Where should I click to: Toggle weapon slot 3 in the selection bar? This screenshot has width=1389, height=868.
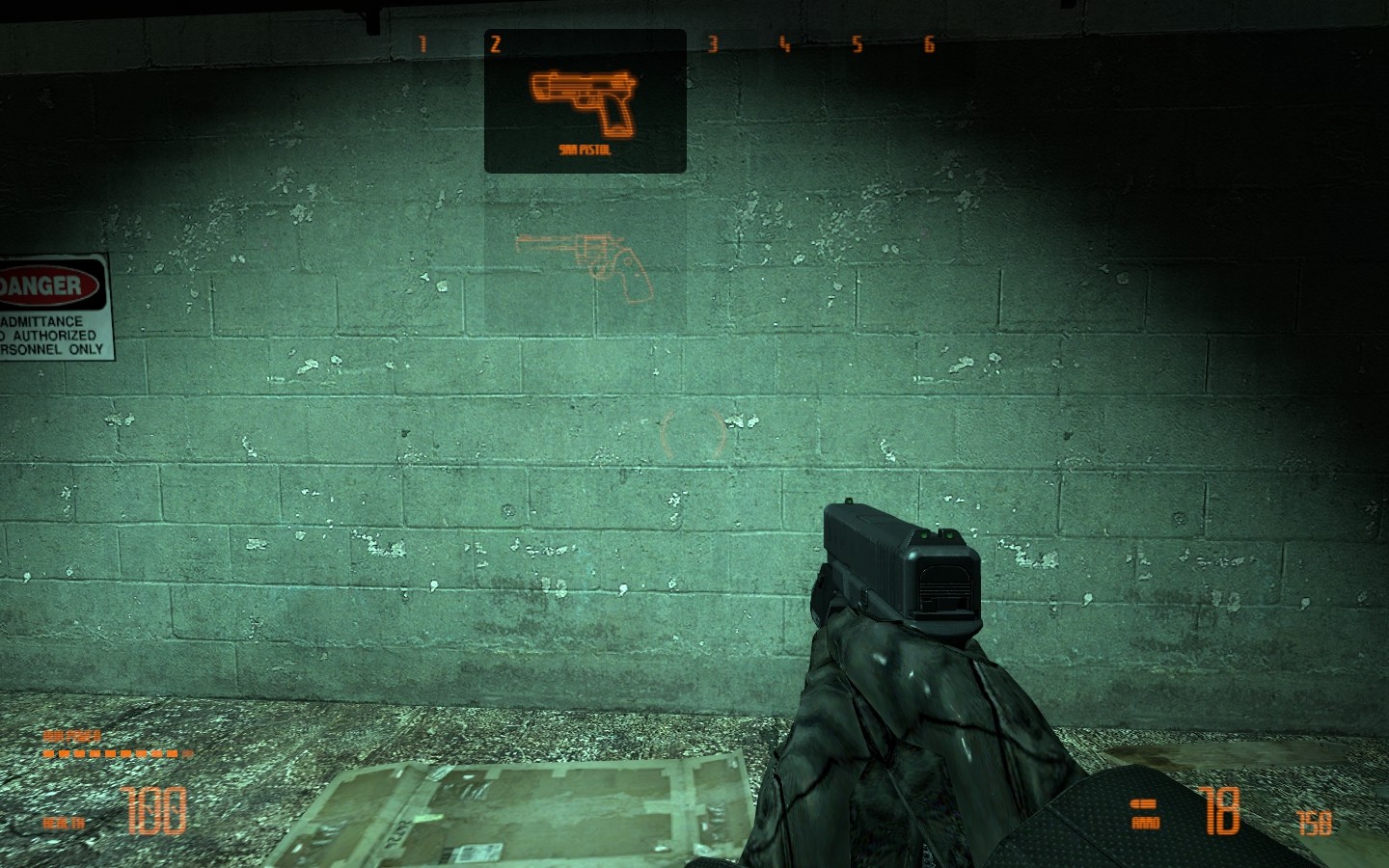click(x=712, y=42)
